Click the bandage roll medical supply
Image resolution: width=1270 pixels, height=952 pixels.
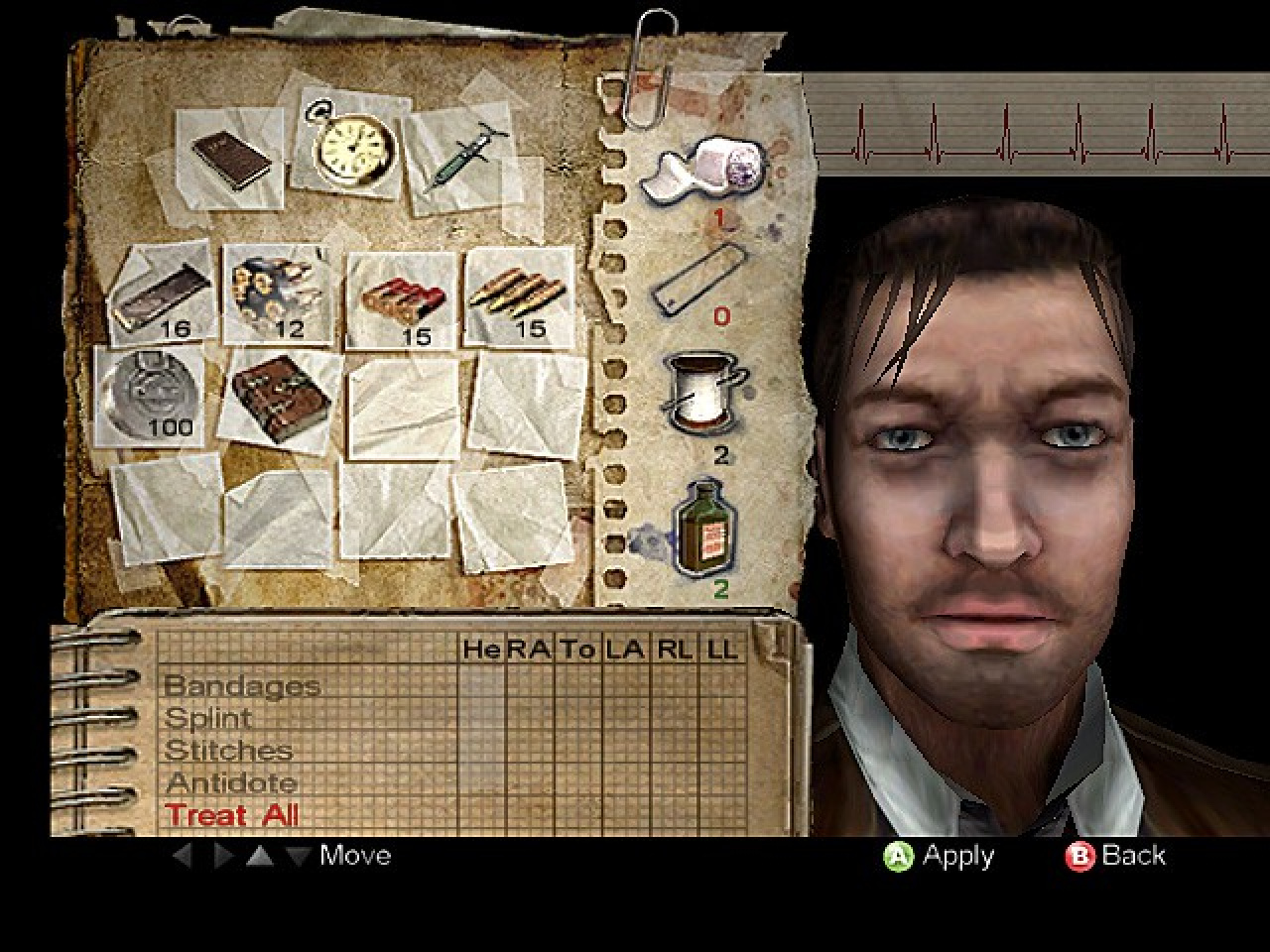tap(704, 170)
